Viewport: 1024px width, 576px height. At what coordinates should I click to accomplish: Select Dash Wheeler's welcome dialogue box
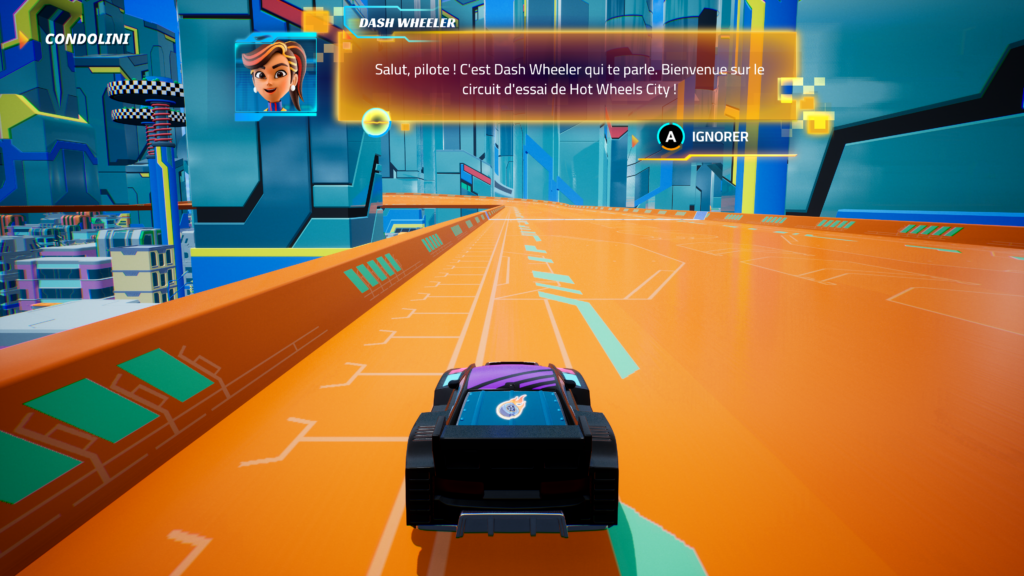coord(567,78)
